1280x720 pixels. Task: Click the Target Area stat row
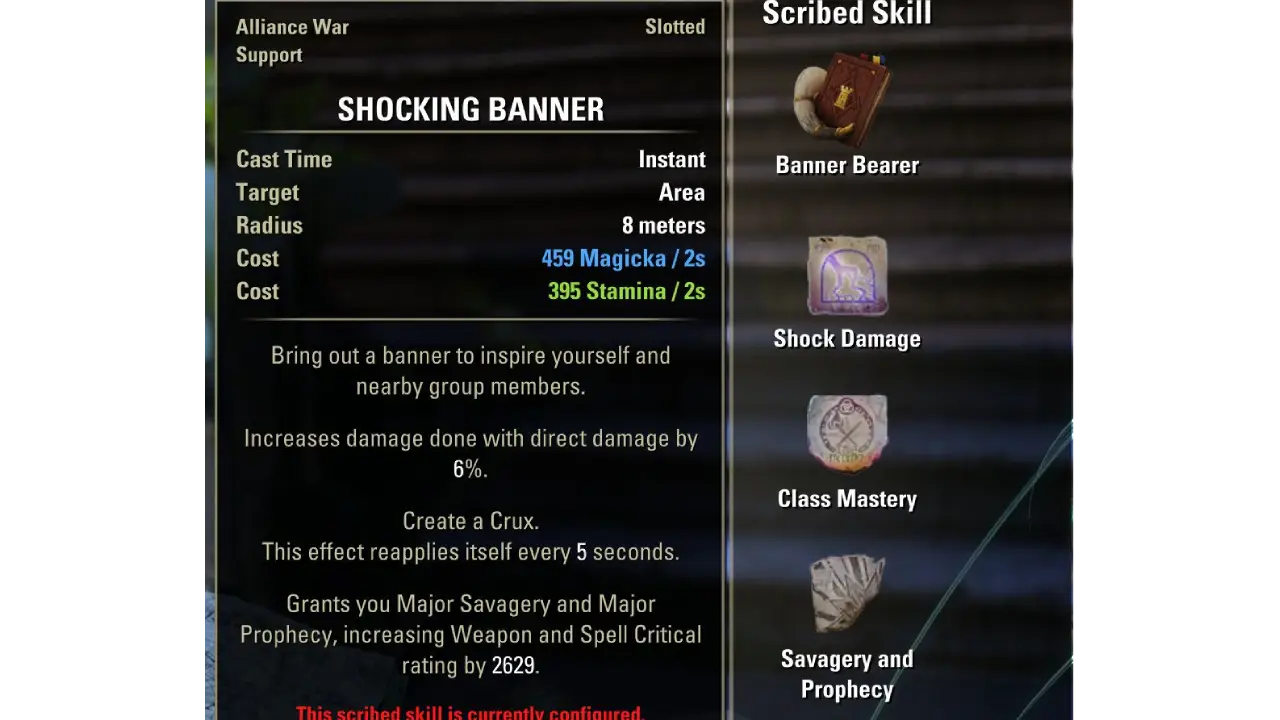[470, 192]
